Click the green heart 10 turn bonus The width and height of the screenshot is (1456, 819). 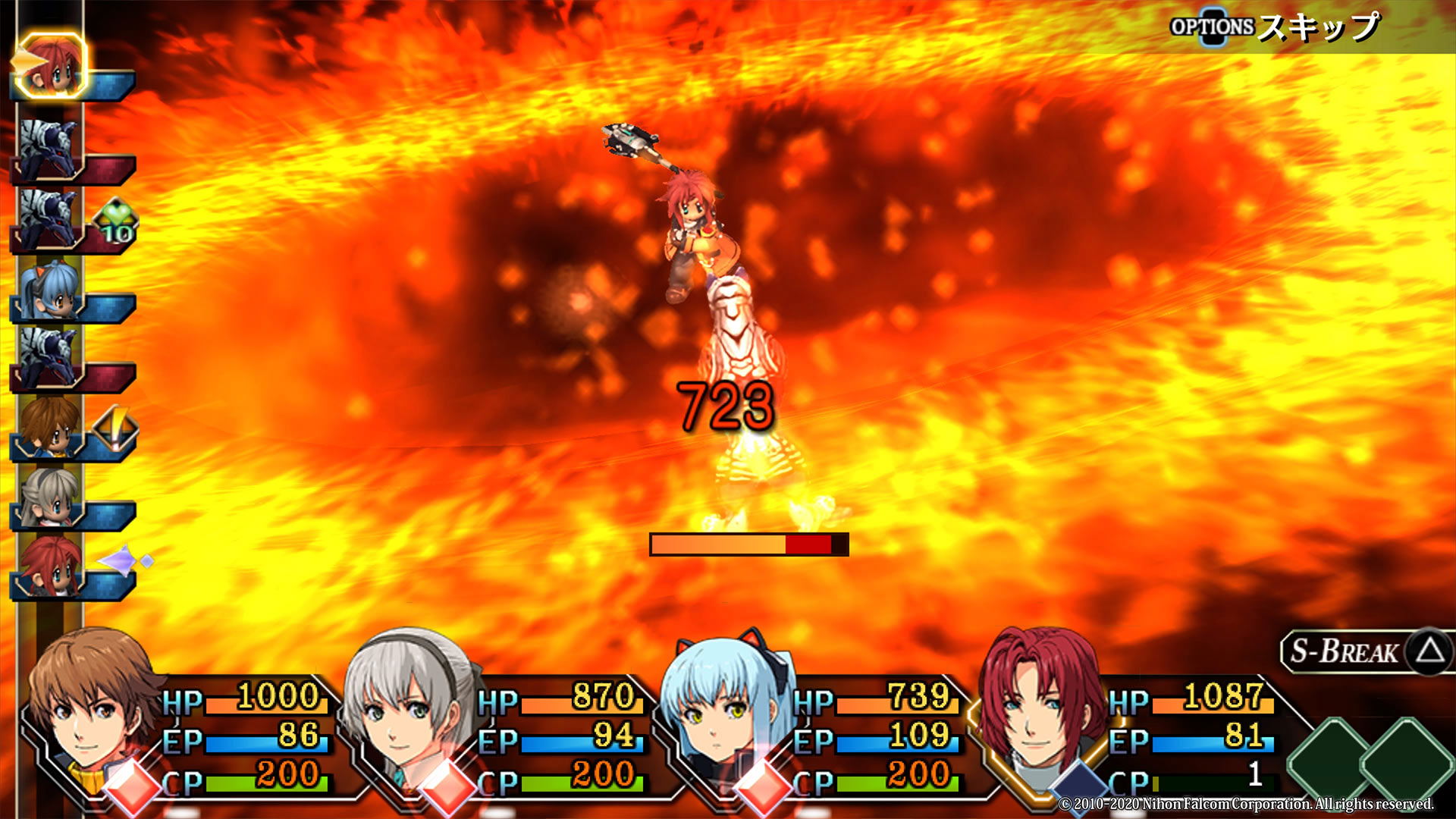tap(115, 222)
